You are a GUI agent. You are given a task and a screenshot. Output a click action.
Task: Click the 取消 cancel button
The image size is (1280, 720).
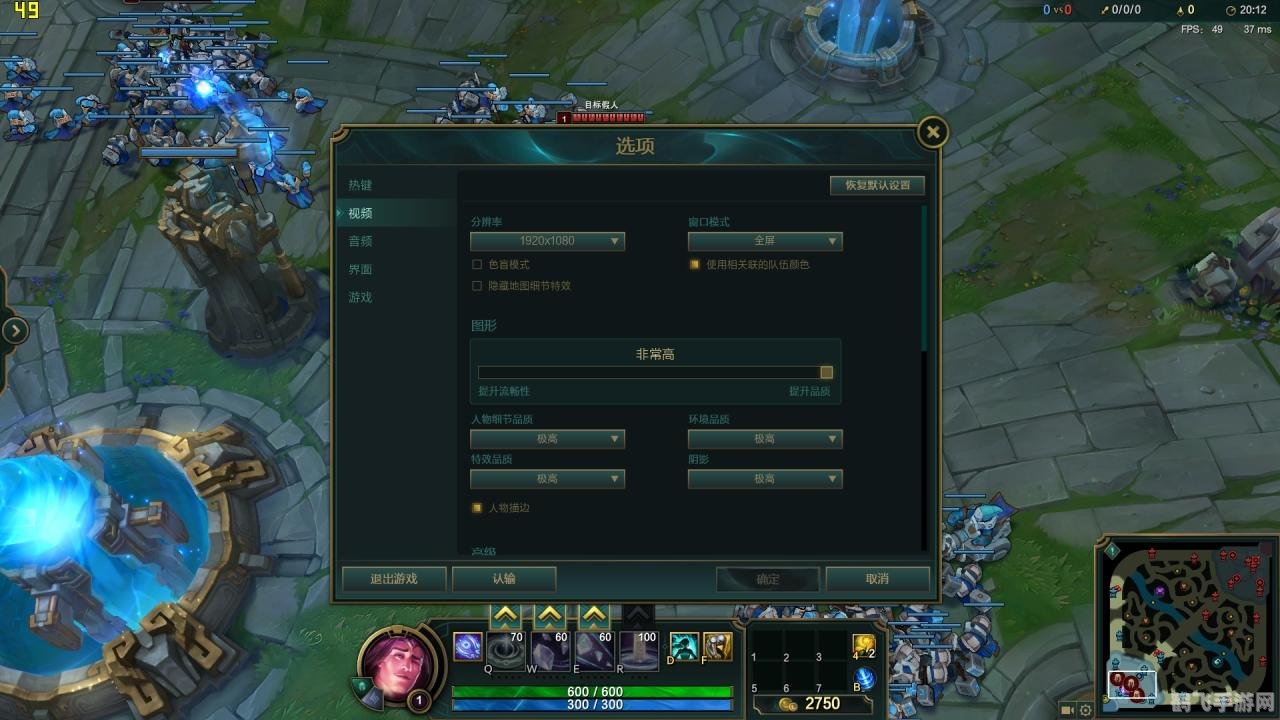[877, 578]
